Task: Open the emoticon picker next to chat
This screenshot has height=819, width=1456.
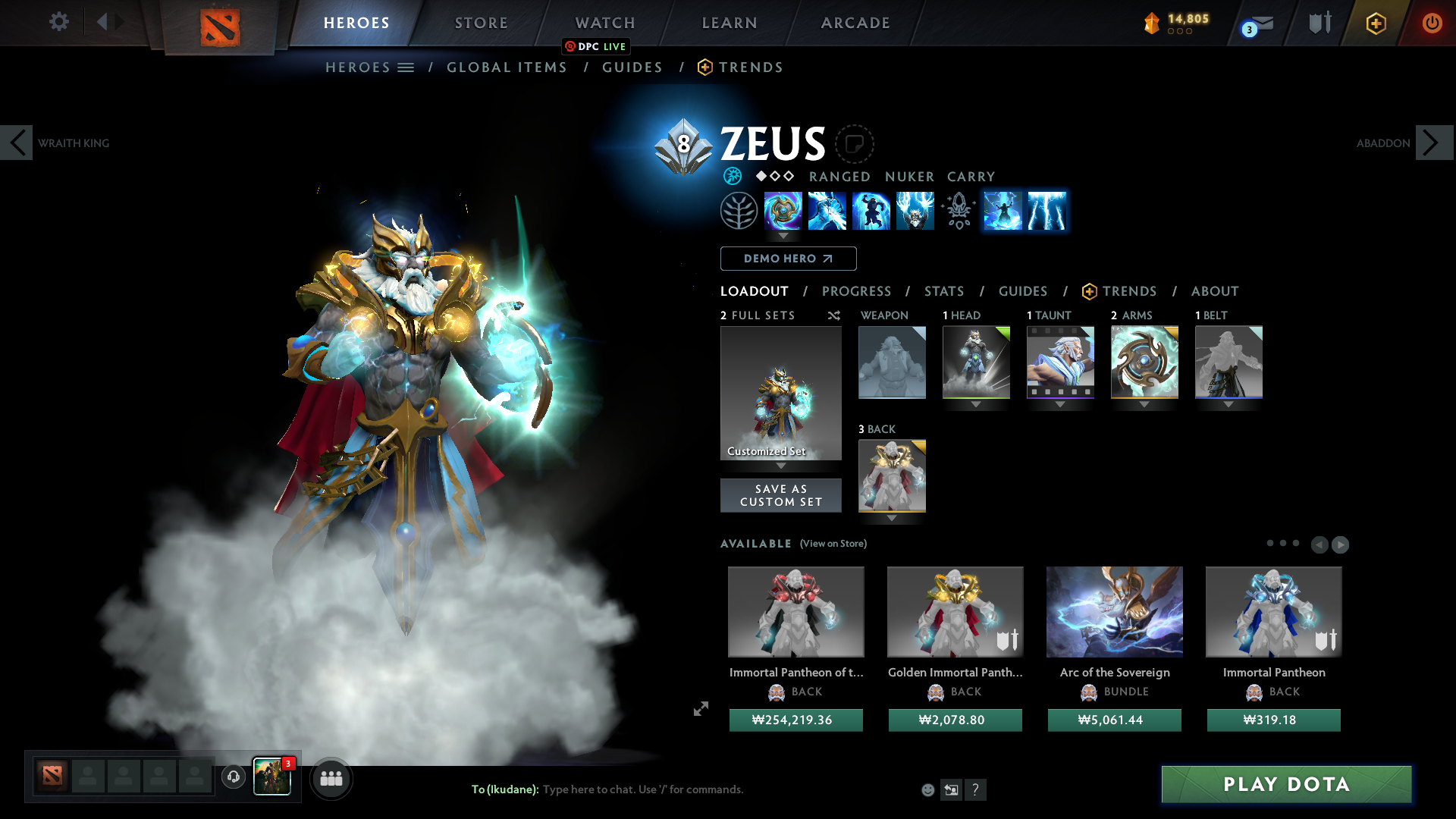Action: [927, 789]
